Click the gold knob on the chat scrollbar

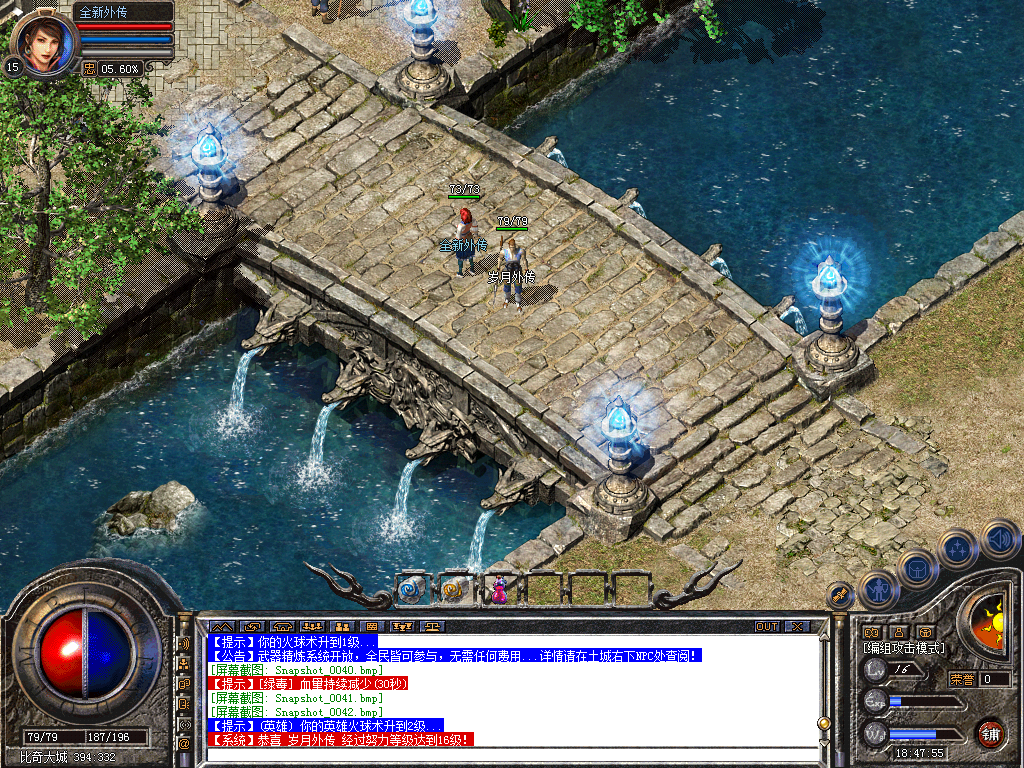(824, 722)
